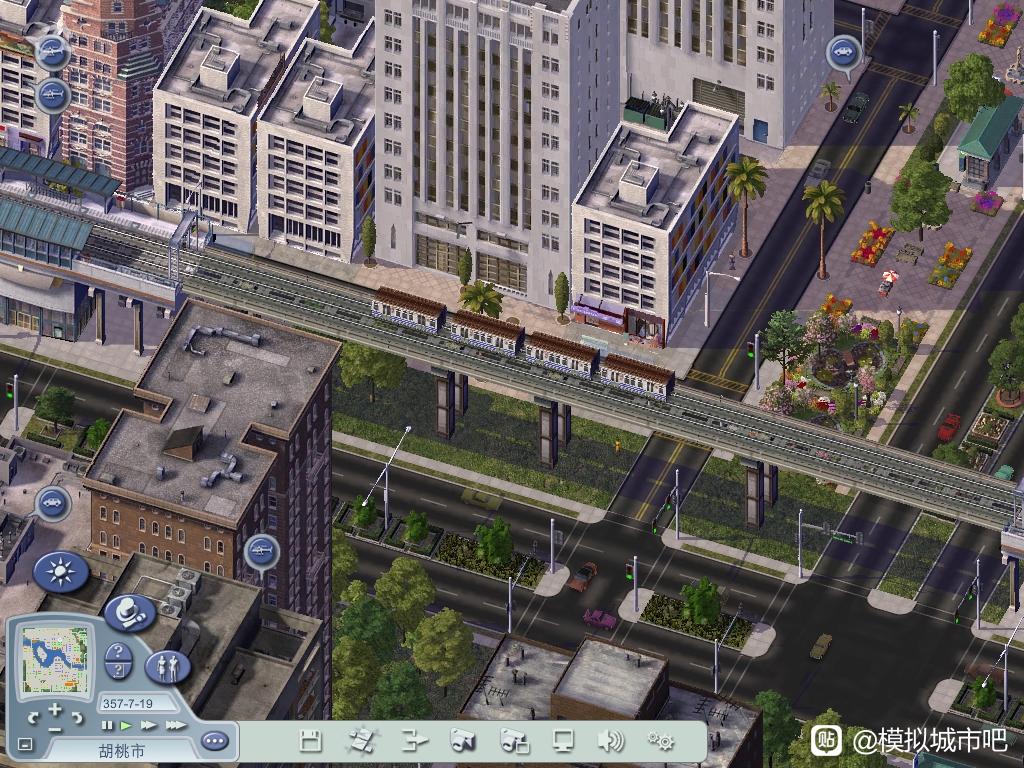The width and height of the screenshot is (1024, 768).
Task: Set simulation to triple-arrow fastest speed
Action: point(174,725)
